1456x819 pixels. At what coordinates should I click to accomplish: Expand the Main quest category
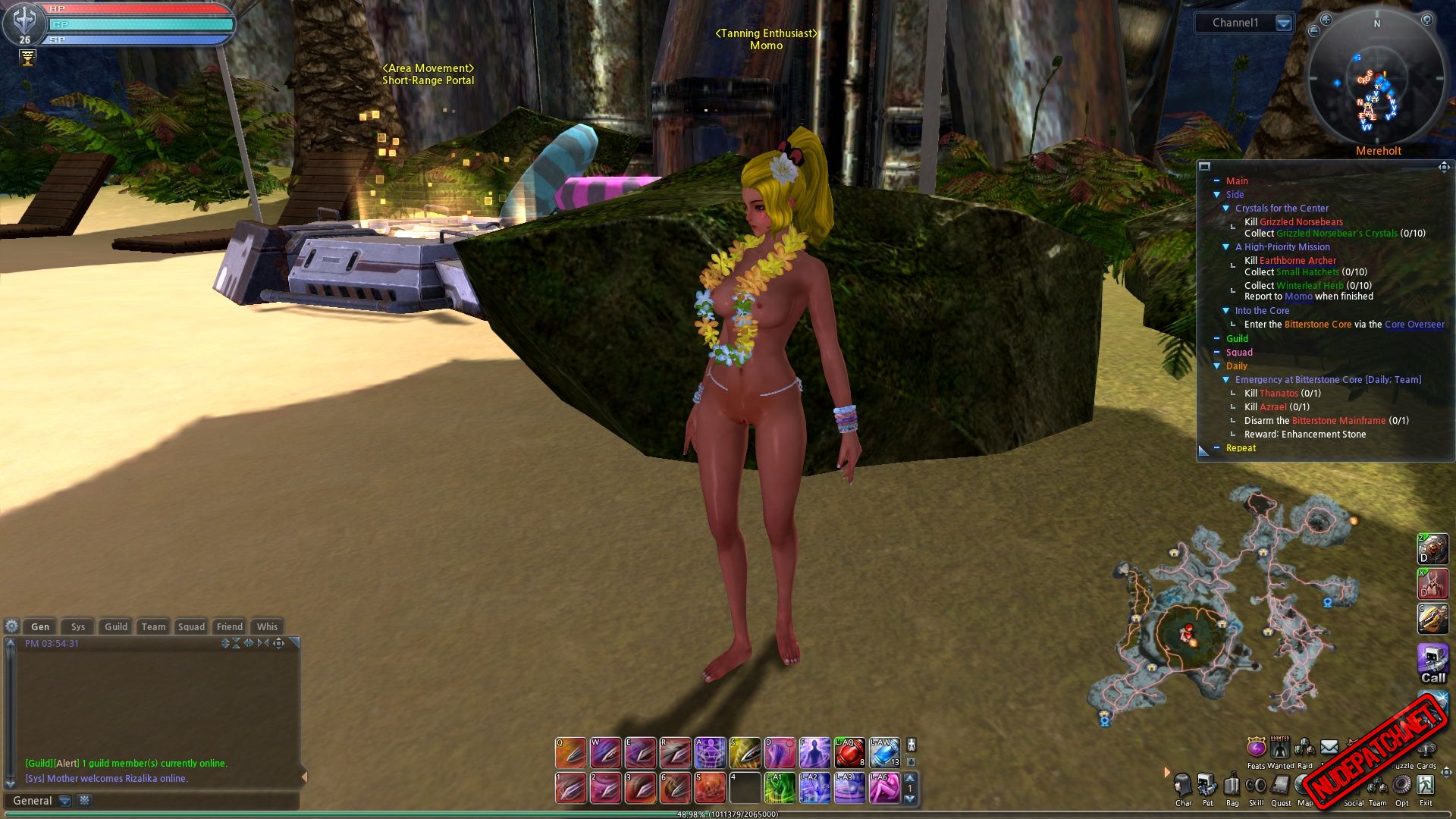[1216, 181]
